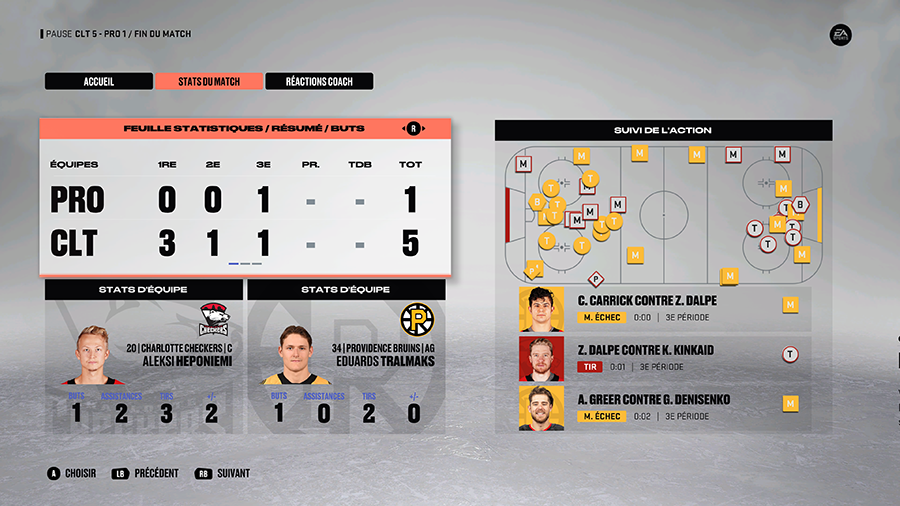Click the Feuille Statistiques header panel
The height and width of the screenshot is (506, 900).
(x=245, y=129)
